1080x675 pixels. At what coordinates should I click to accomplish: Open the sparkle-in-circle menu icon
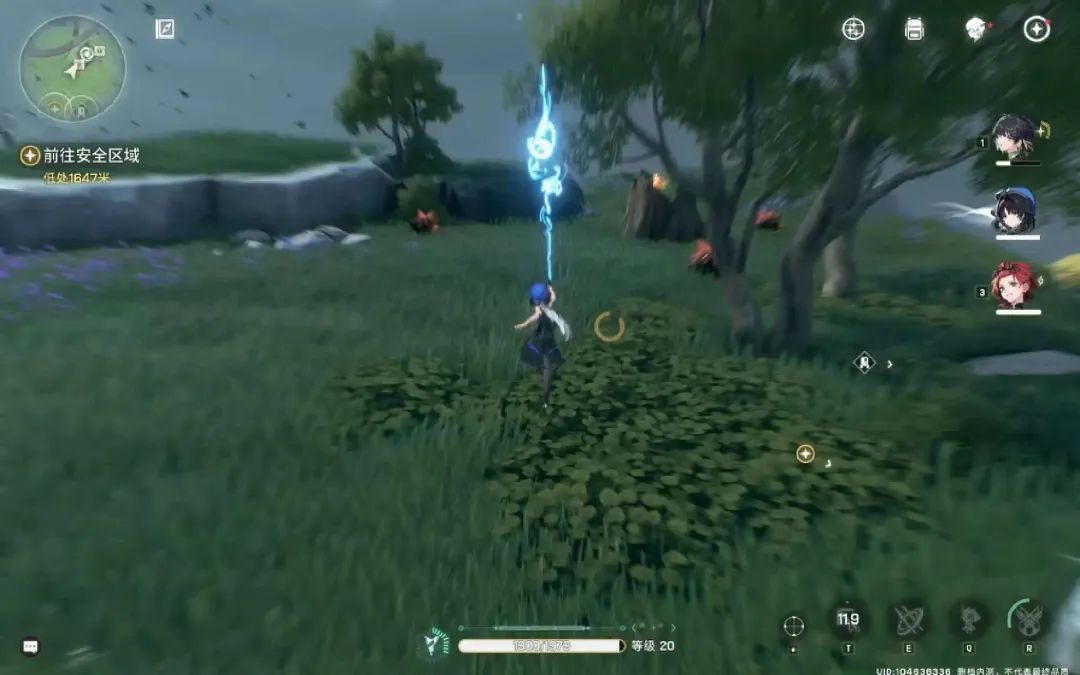click(853, 29)
